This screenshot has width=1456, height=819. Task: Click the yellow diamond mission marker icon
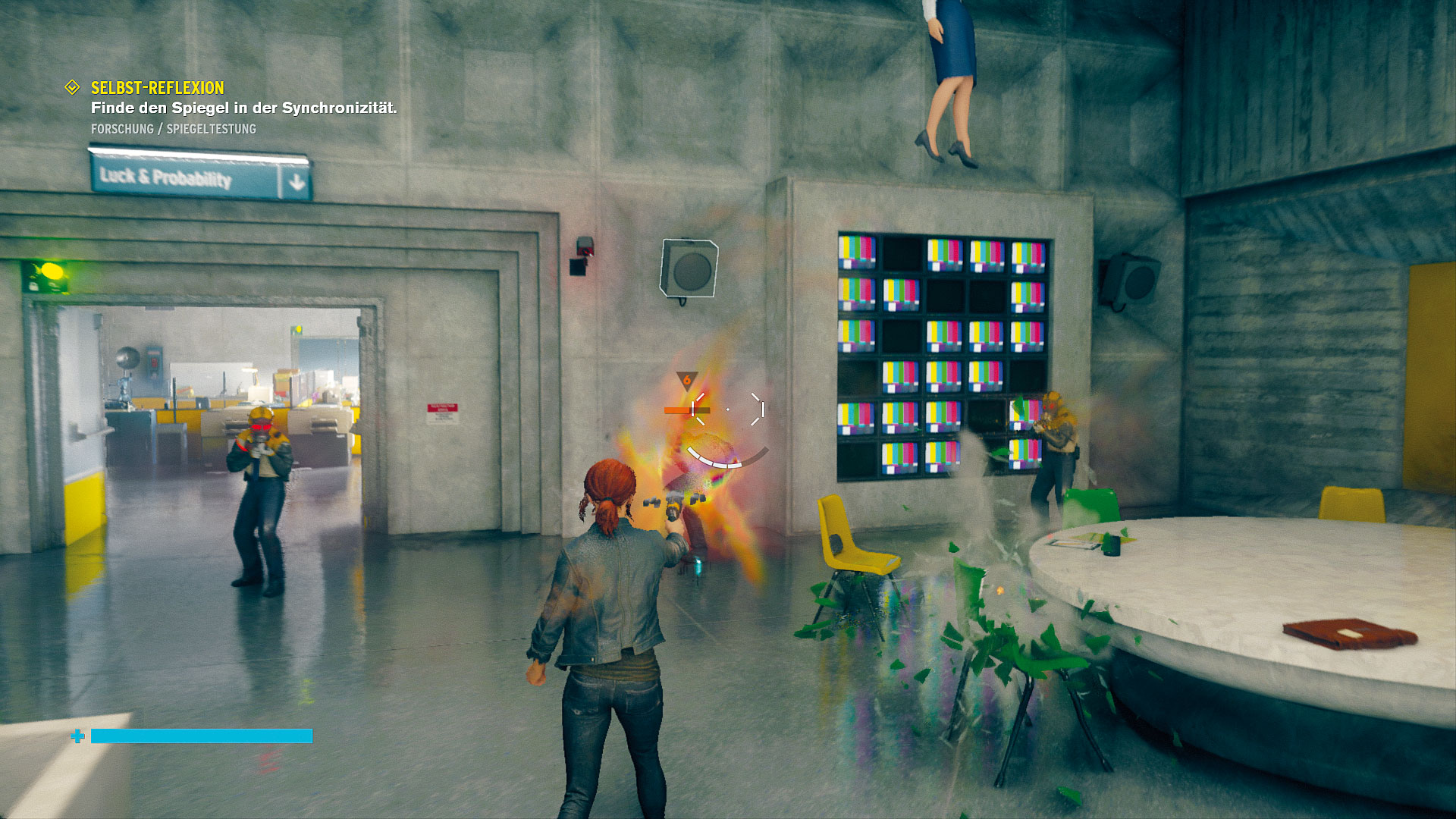point(72,88)
